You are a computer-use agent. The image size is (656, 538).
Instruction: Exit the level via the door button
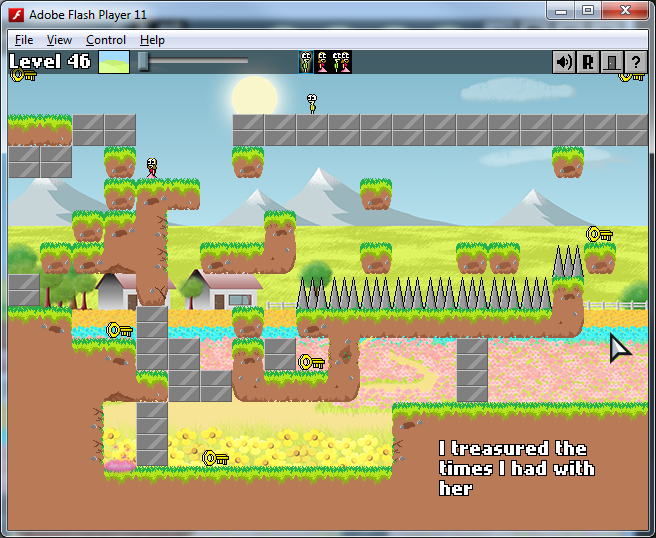(610, 62)
